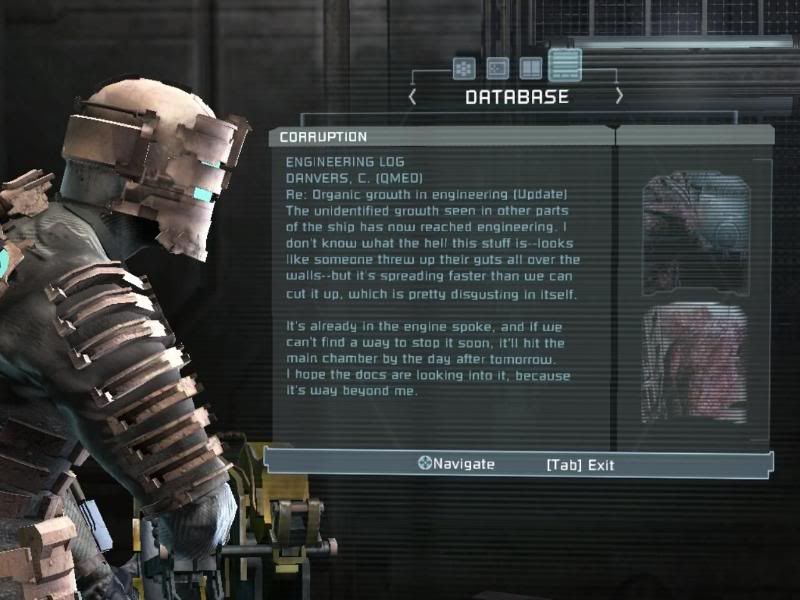
Task: Click the highlighted Database tab icon
Action: 565,66
